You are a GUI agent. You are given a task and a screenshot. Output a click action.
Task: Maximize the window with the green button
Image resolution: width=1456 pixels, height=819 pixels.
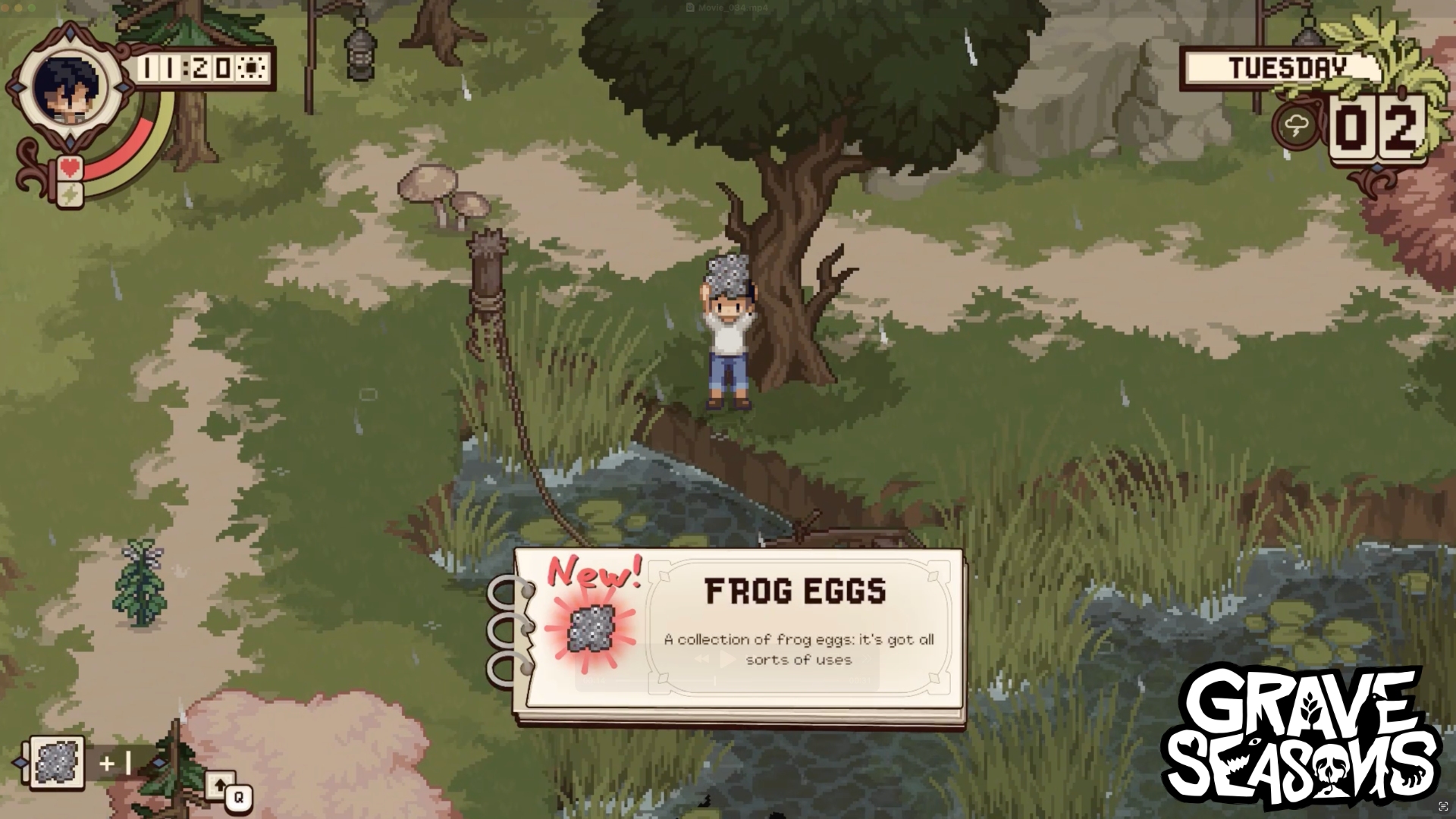pos(32,8)
